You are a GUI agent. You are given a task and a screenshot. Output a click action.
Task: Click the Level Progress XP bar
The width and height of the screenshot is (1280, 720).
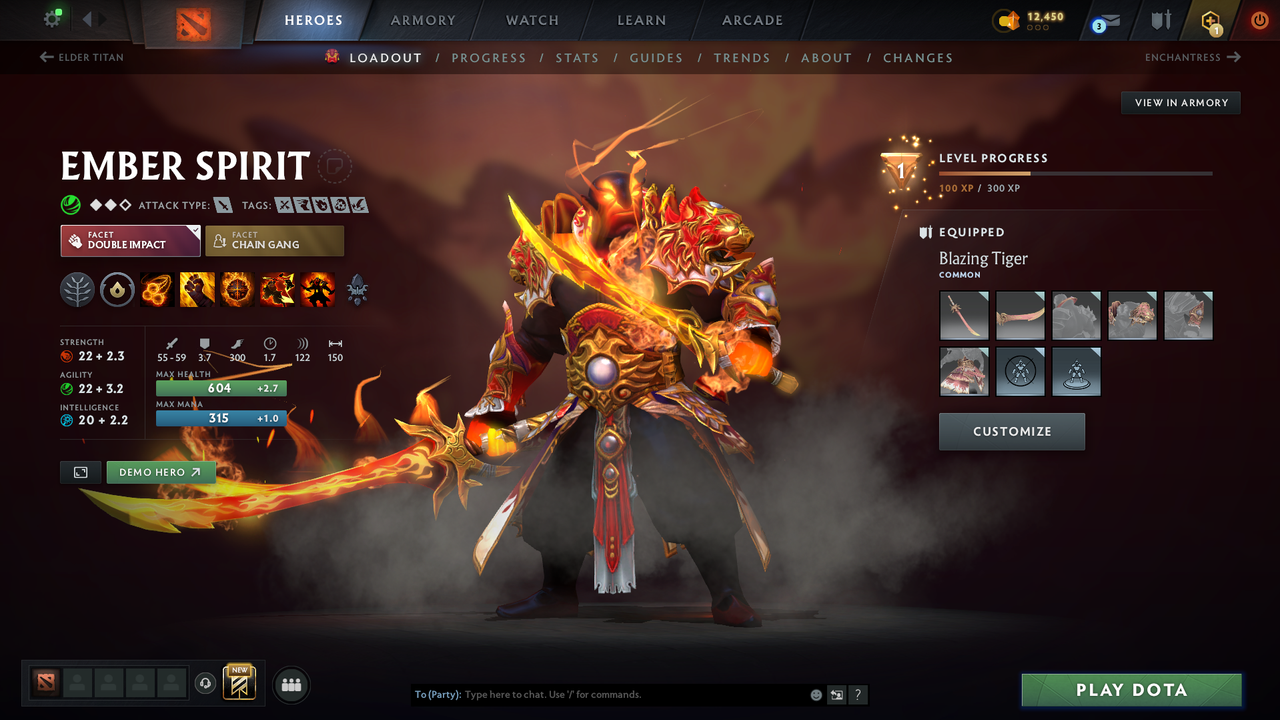coord(1076,173)
